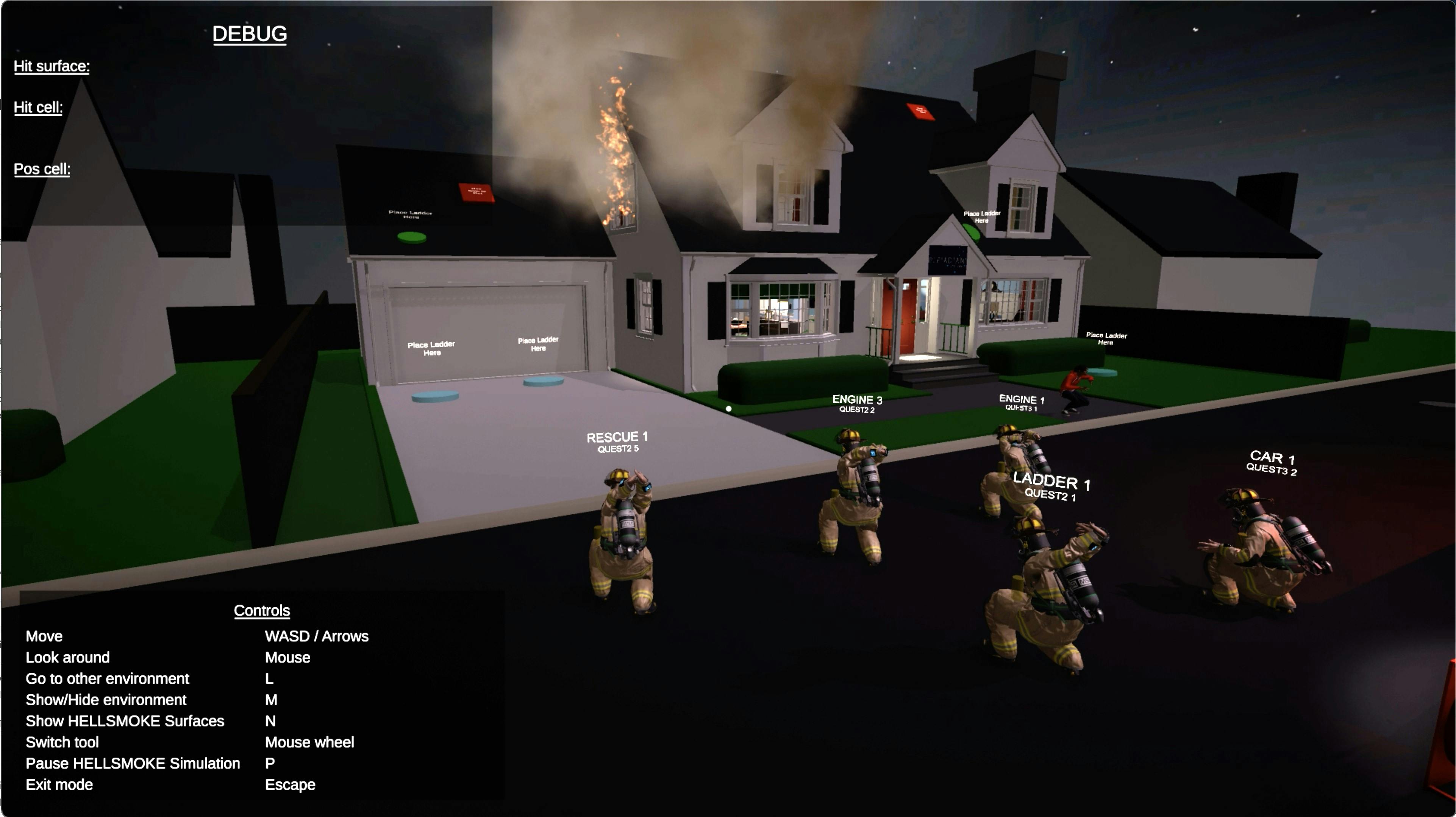
Task: Click Go to other environment
Action: 108,678
